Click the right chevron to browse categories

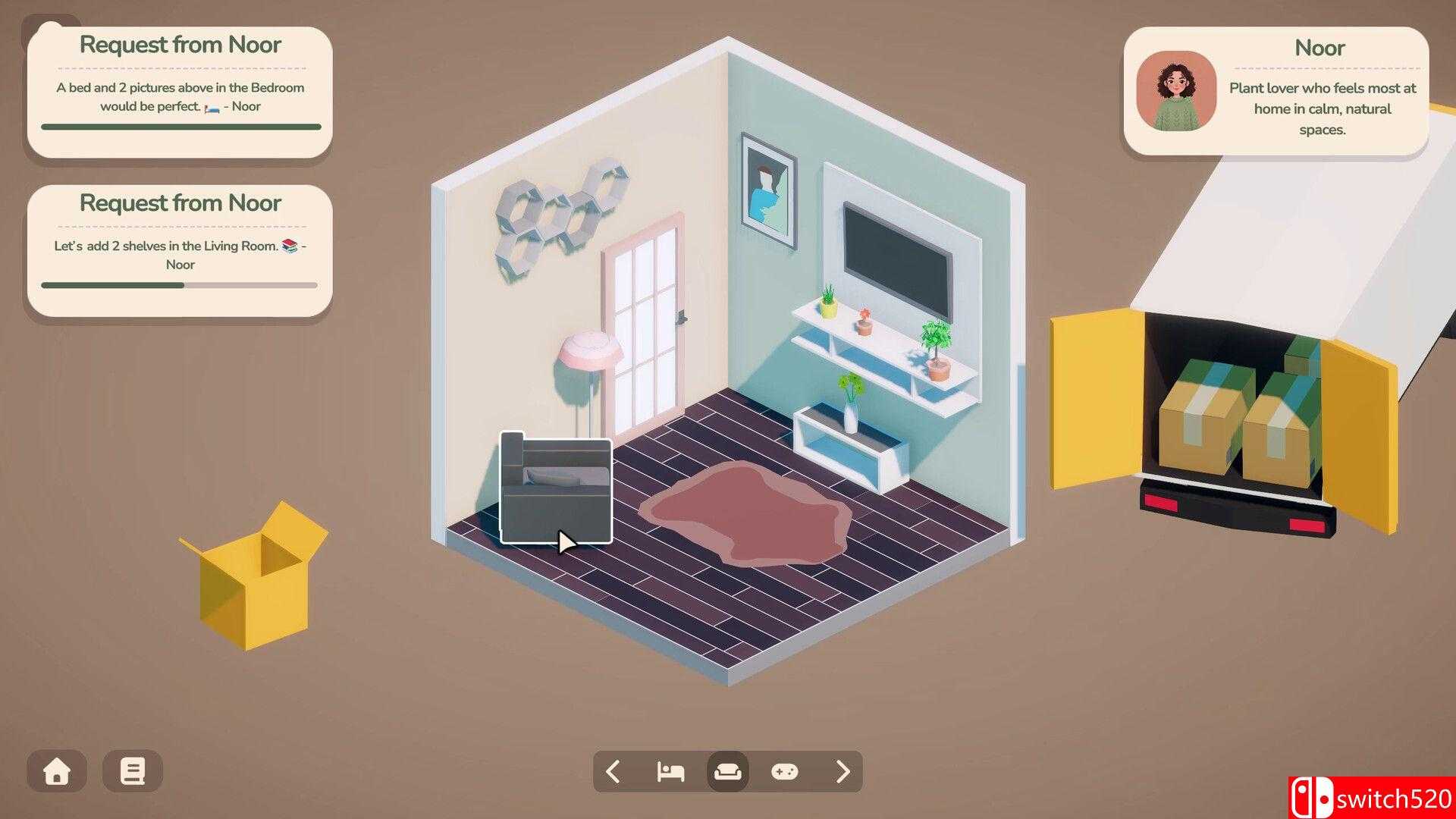[x=842, y=771]
